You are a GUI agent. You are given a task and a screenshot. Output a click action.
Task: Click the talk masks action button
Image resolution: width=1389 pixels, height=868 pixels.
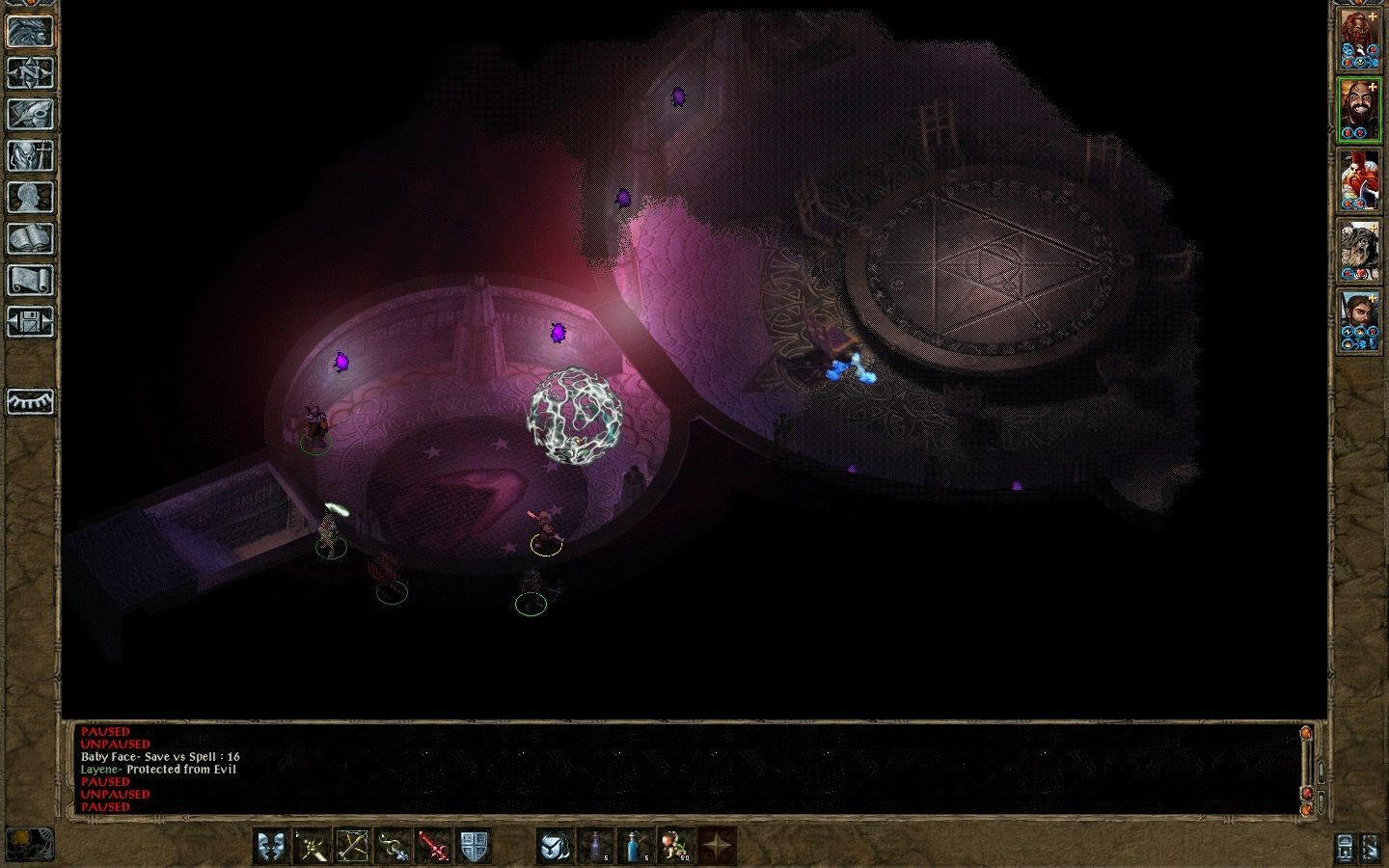click(x=271, y=846)
